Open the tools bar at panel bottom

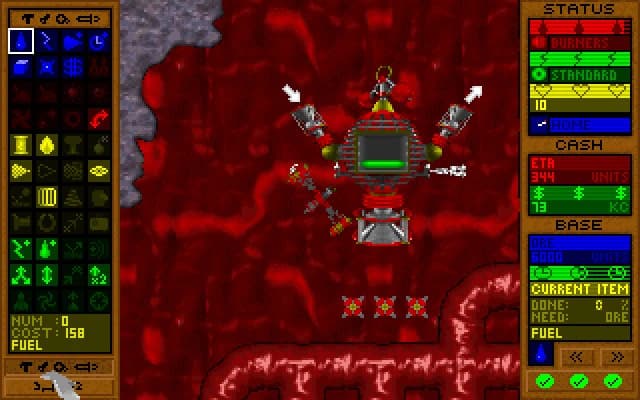pos(60,366)
